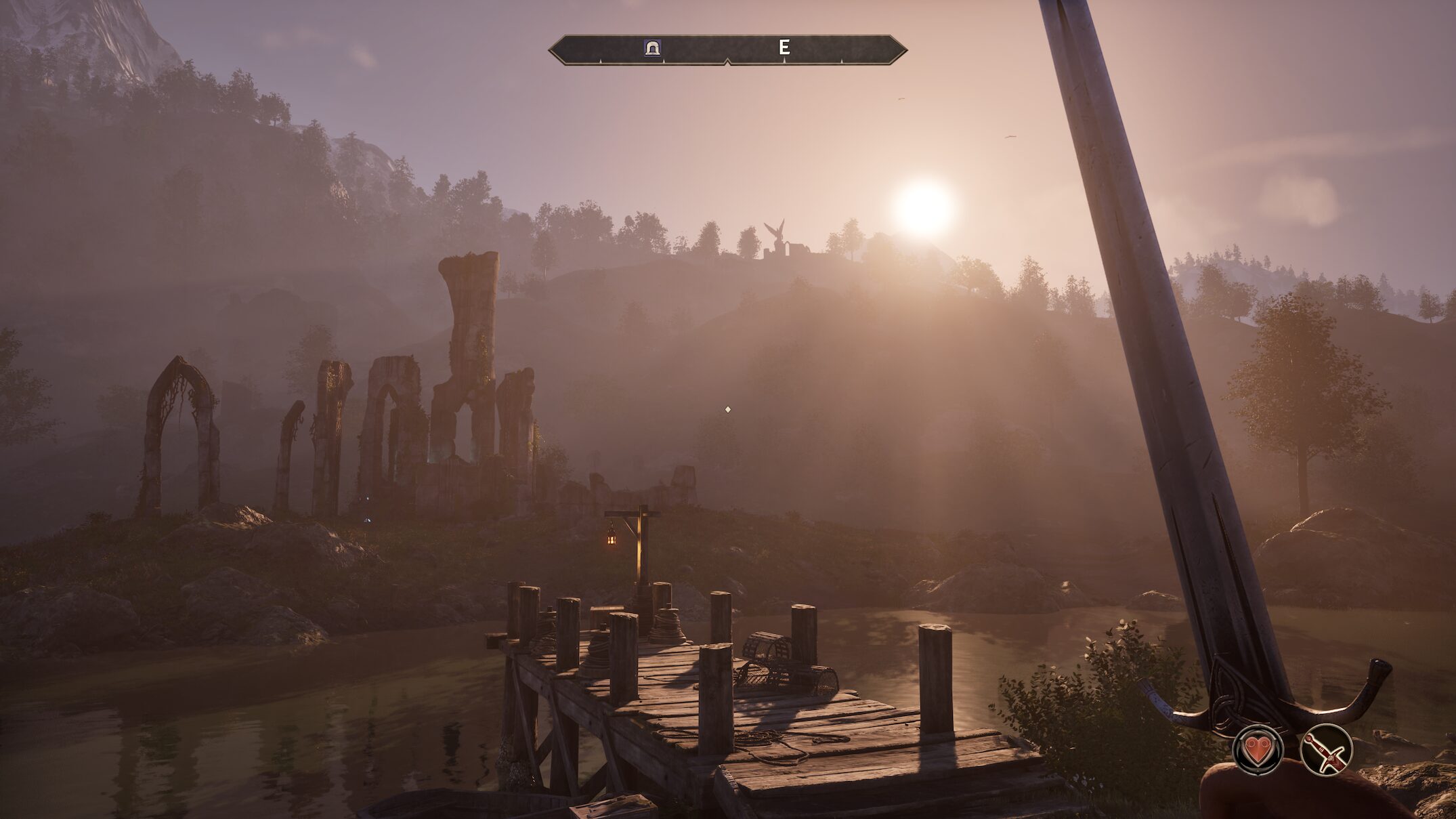The image size is (1456, 819).
Task: Click the equipped sword weapon icon
Action: pyautogui.click(x=1326, y=749)
